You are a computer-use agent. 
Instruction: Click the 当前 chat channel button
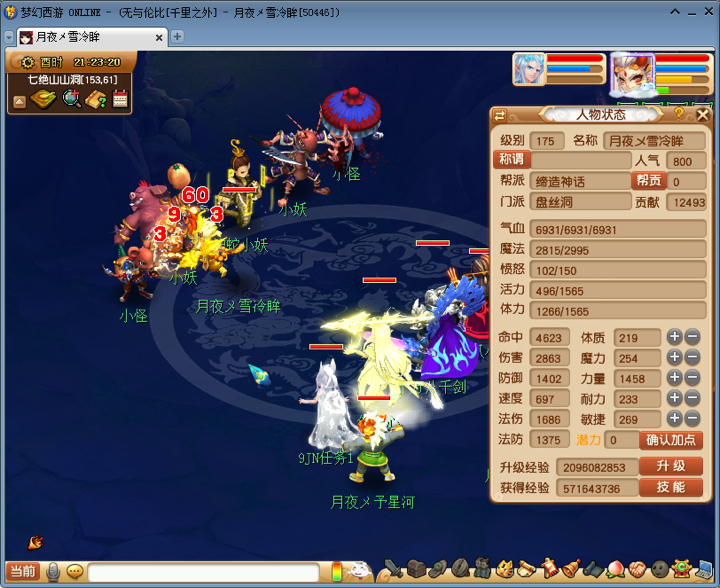22,572
